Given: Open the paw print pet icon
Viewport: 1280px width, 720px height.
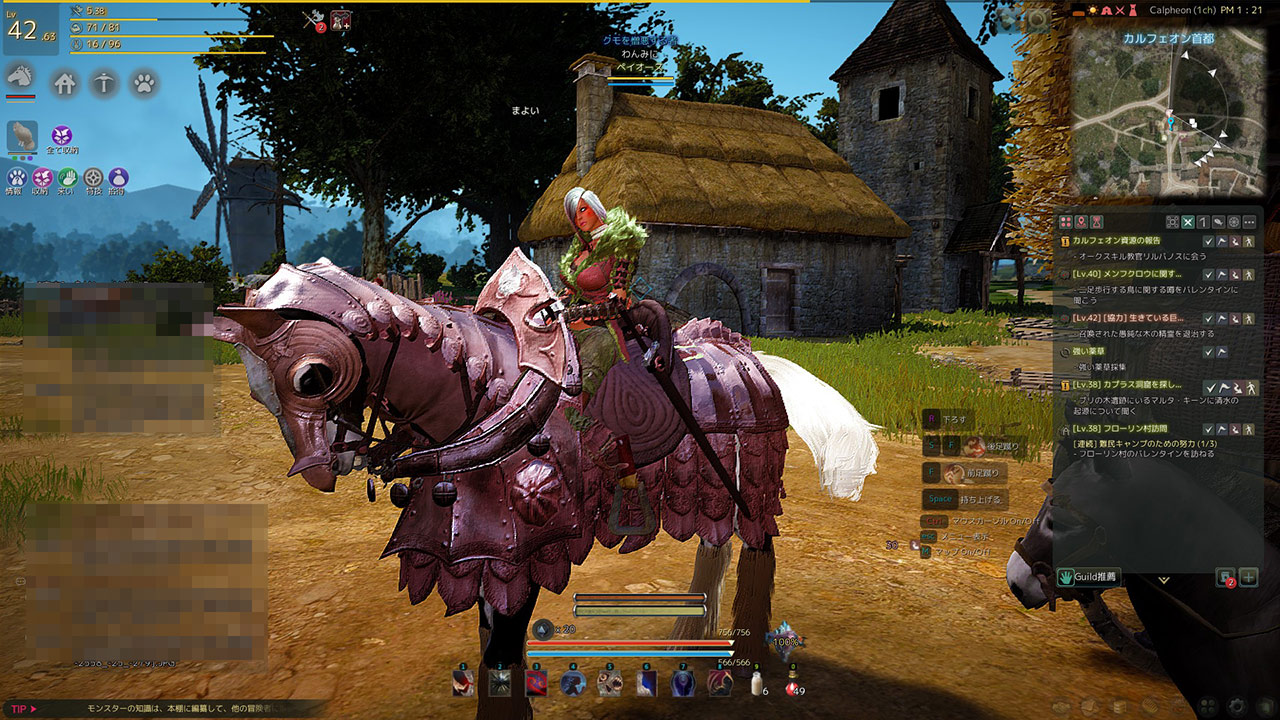Looking at the screenshot, I should click(143, 83).
